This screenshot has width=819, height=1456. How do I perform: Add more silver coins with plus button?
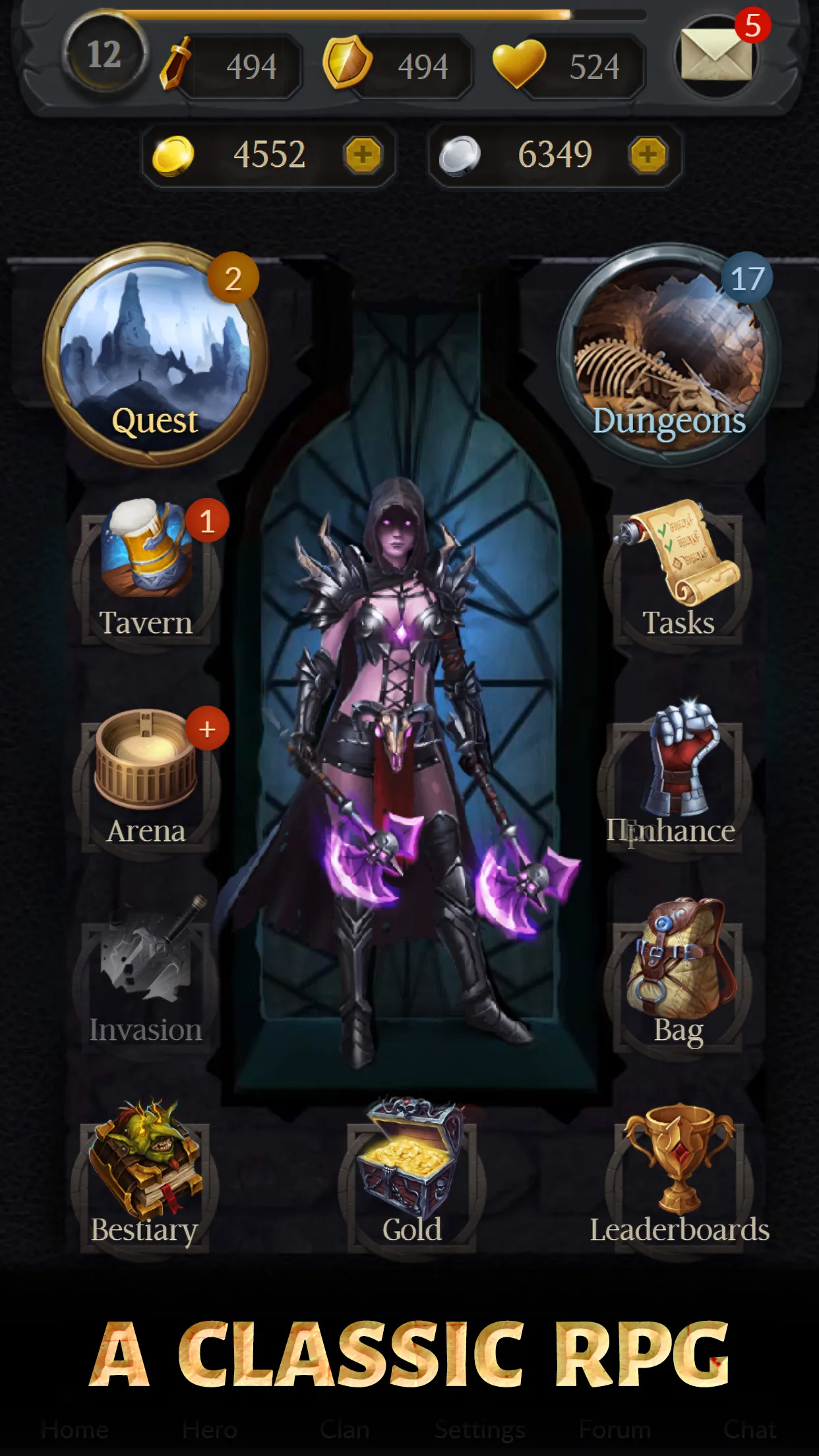coord(648,156)
